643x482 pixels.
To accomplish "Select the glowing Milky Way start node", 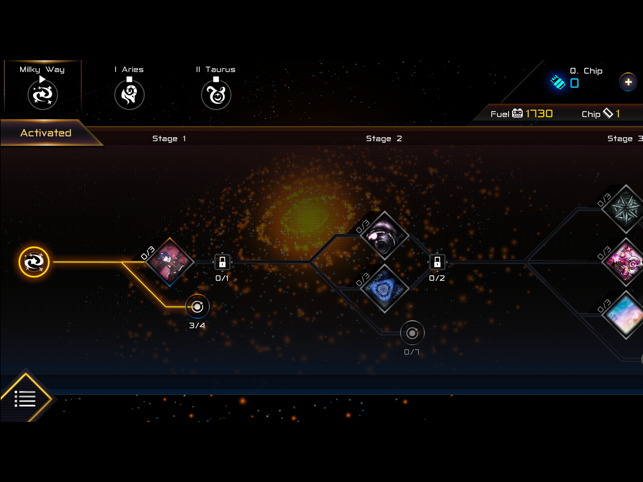I will [x=34, y=262].
